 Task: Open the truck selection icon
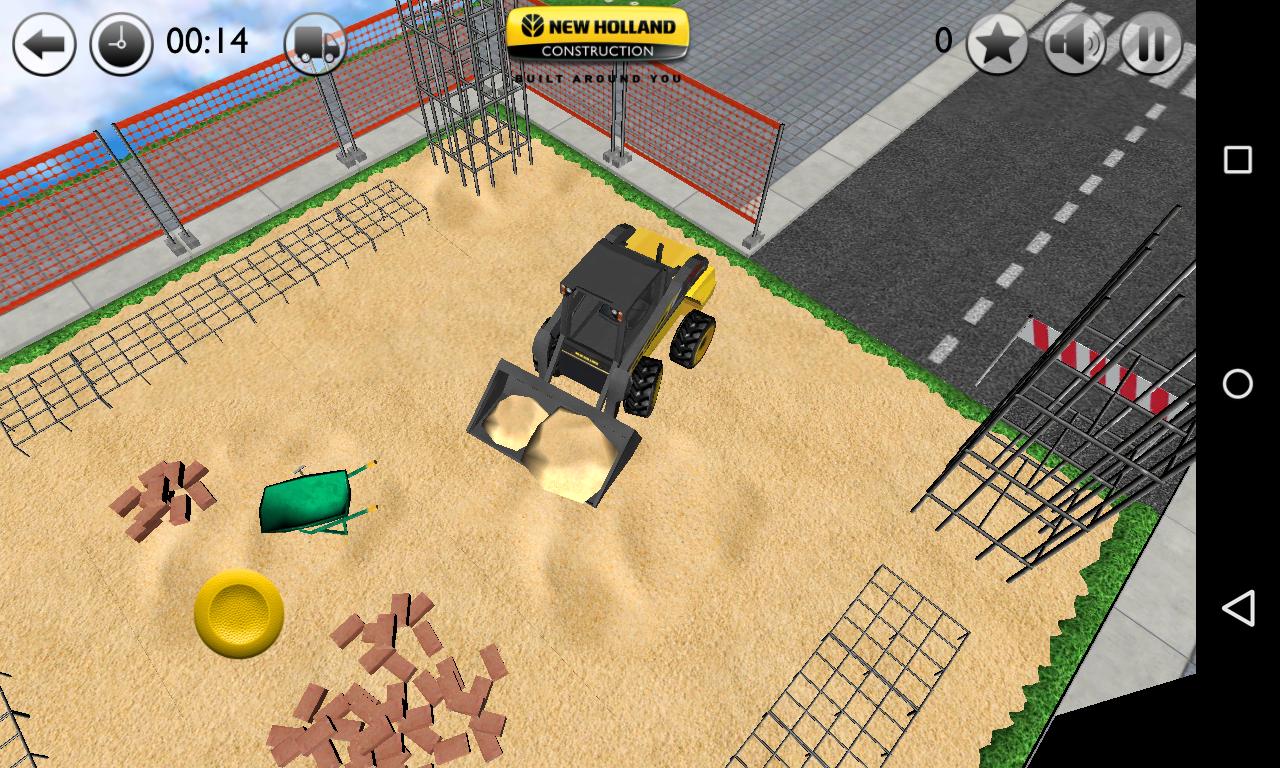click(314, 44)
